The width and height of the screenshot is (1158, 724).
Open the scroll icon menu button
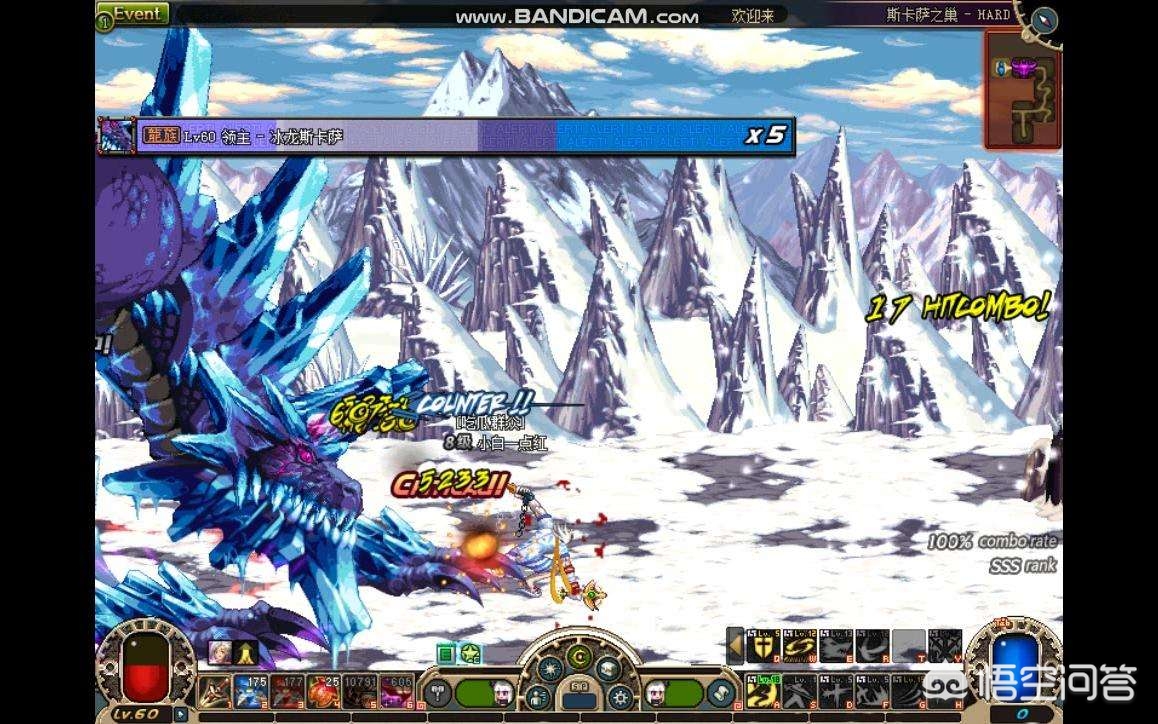pos(719,693)
